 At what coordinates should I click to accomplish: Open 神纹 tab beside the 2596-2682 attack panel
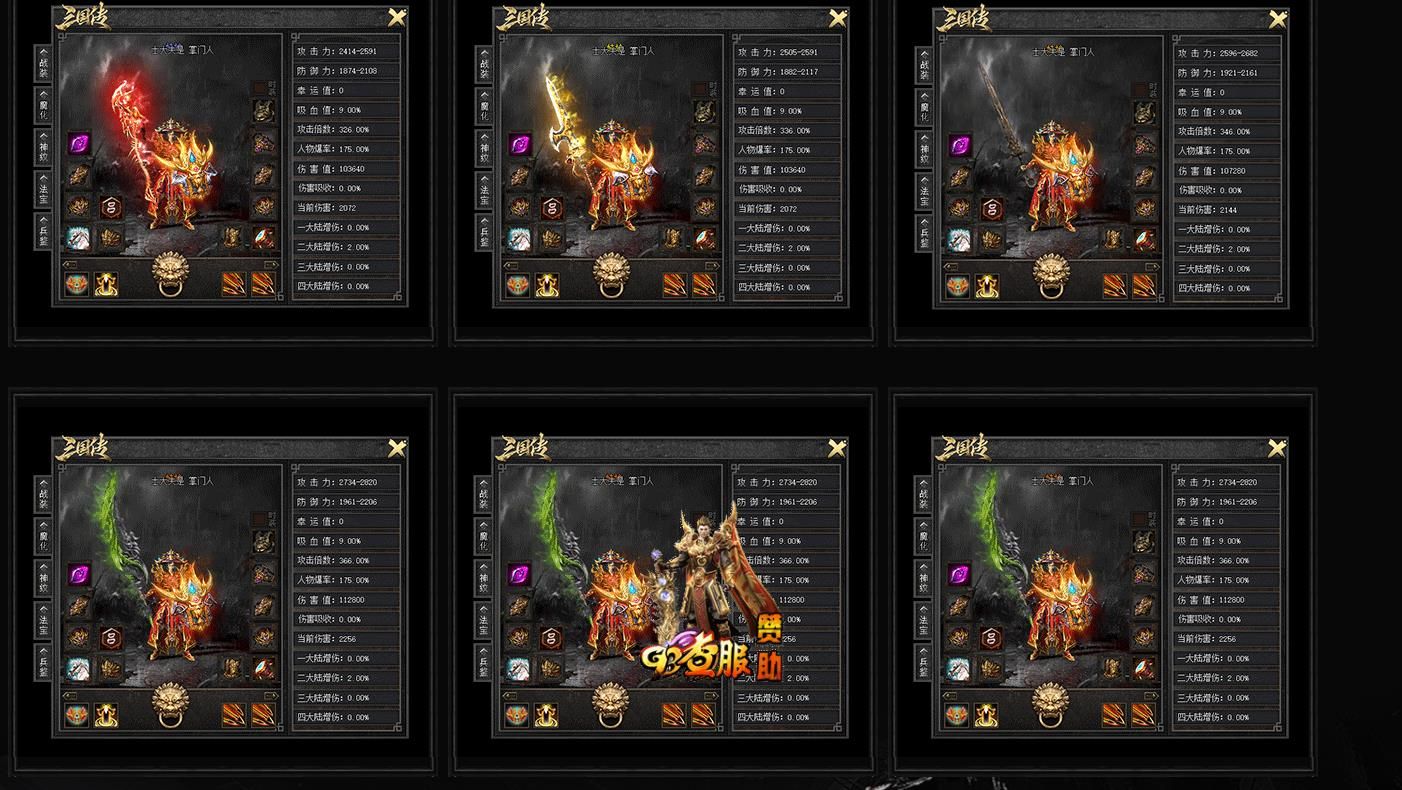pyautogui.click(x=924, y=150)
